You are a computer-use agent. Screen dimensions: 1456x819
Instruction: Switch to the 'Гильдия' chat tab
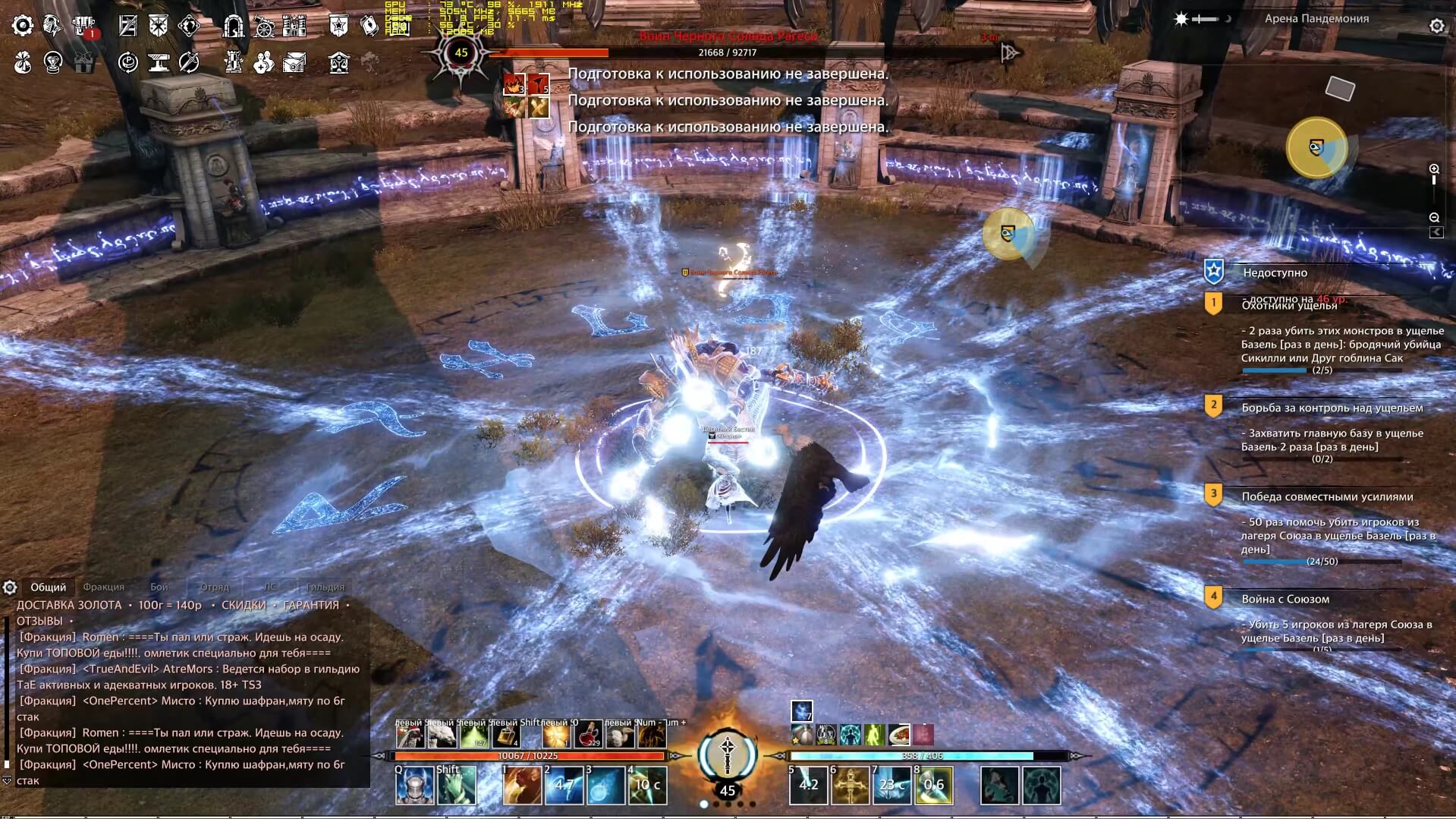coord(325,587)
